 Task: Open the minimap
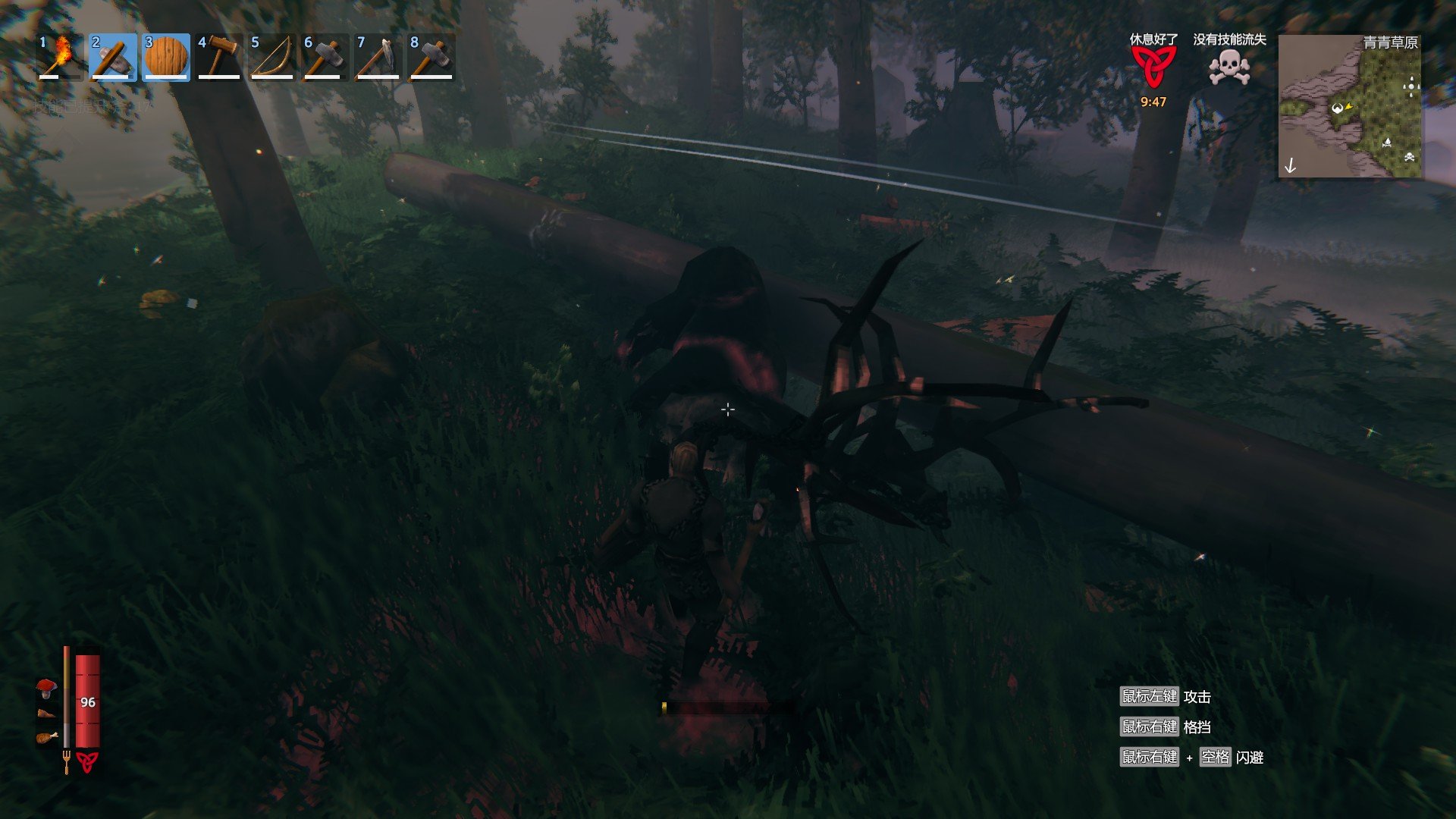[x=1350, y=106]
